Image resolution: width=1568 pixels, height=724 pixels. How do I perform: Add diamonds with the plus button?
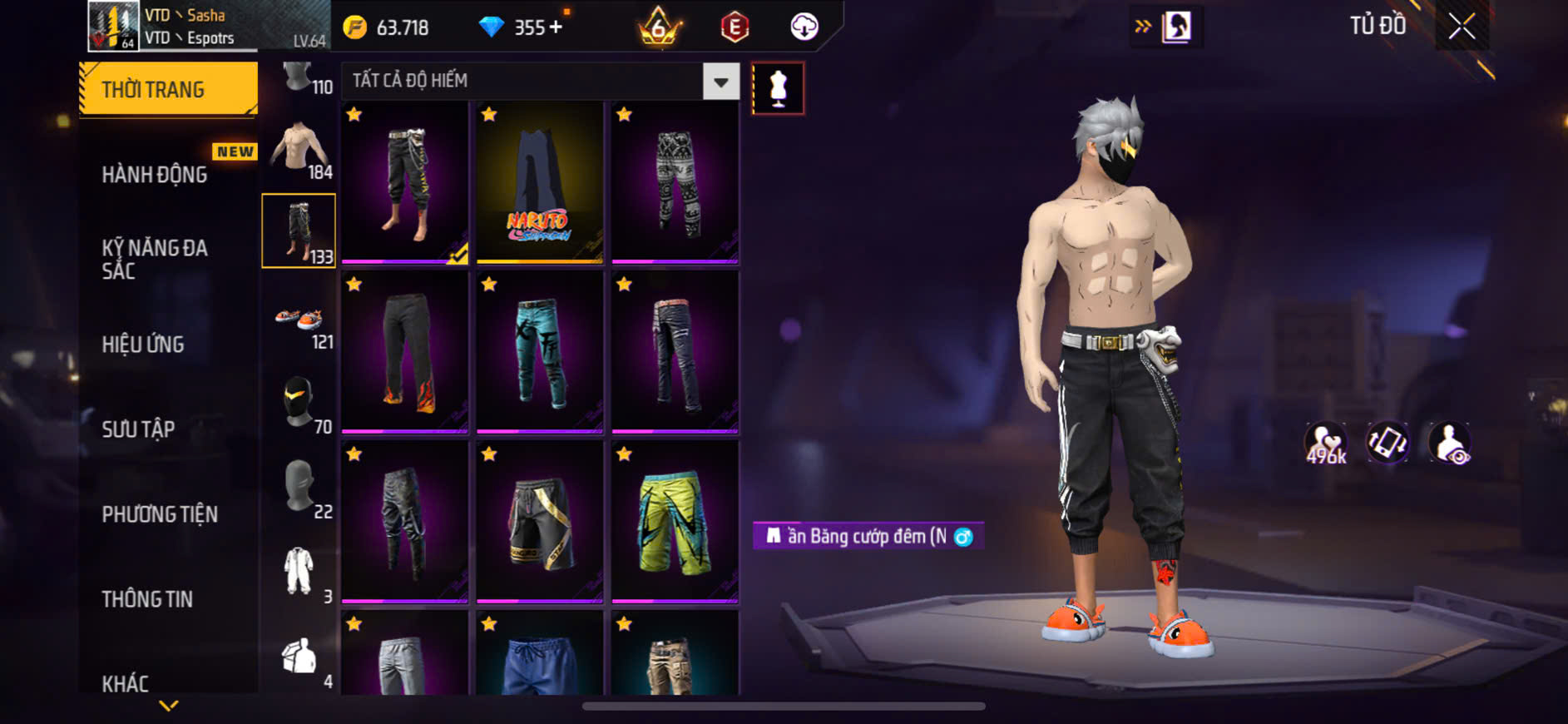tap(556, 27)
